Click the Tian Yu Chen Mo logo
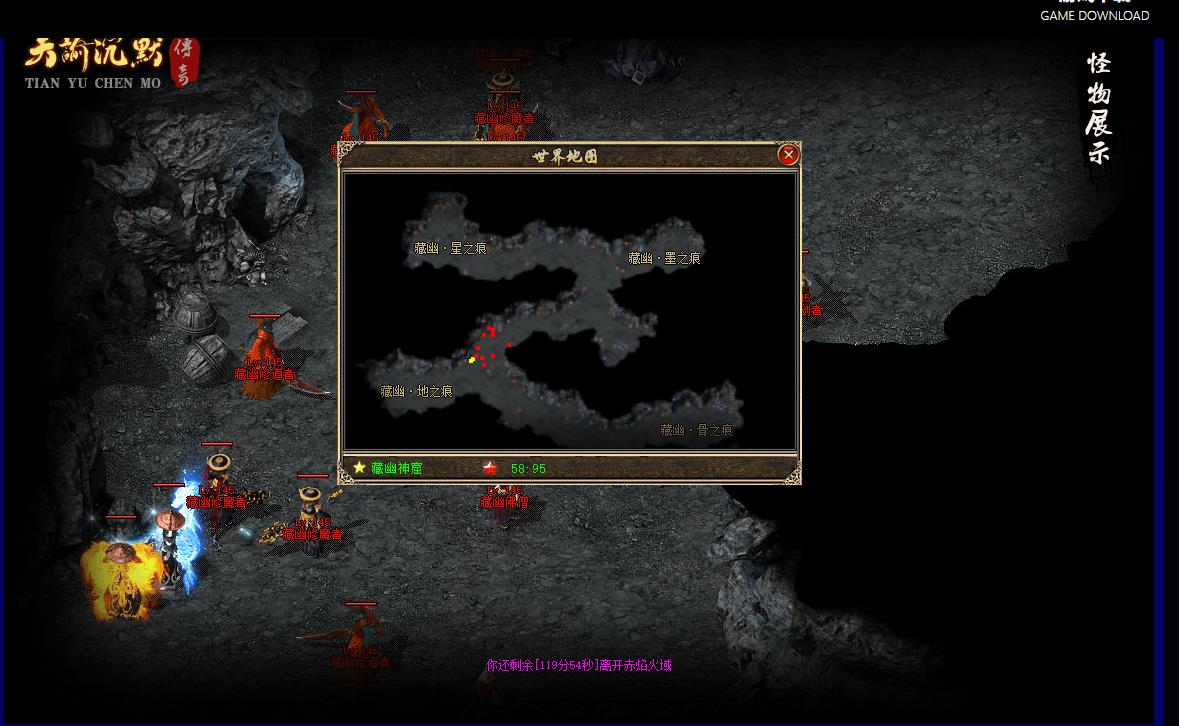The image size is (1179, 726). (110, 63)
